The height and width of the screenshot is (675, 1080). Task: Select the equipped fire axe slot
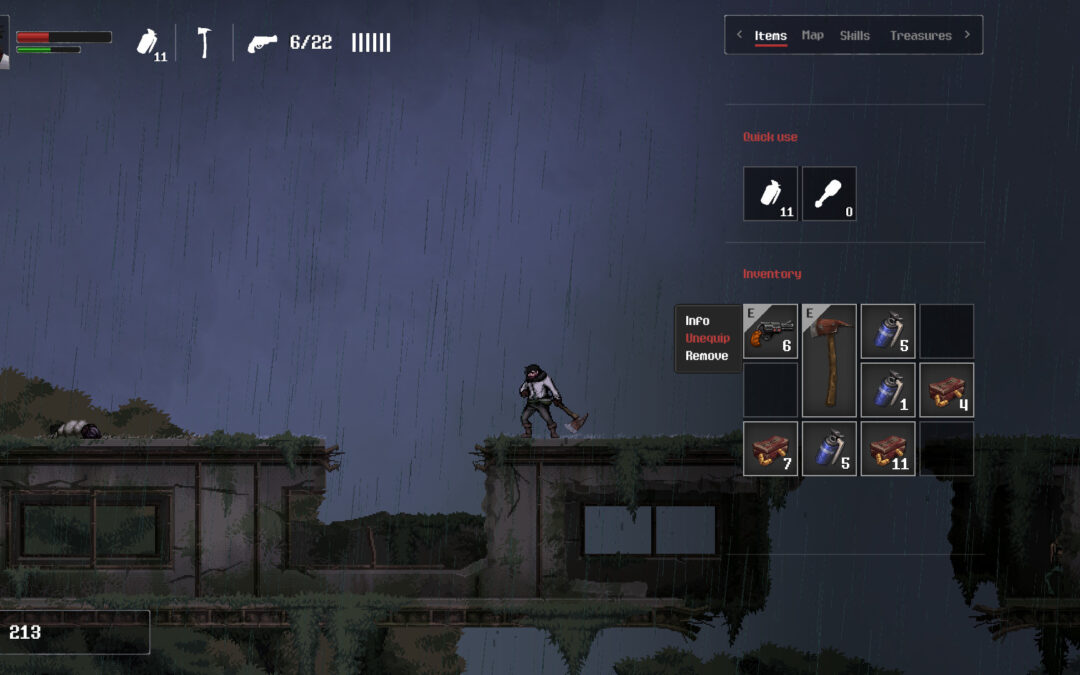click(829, 360)
